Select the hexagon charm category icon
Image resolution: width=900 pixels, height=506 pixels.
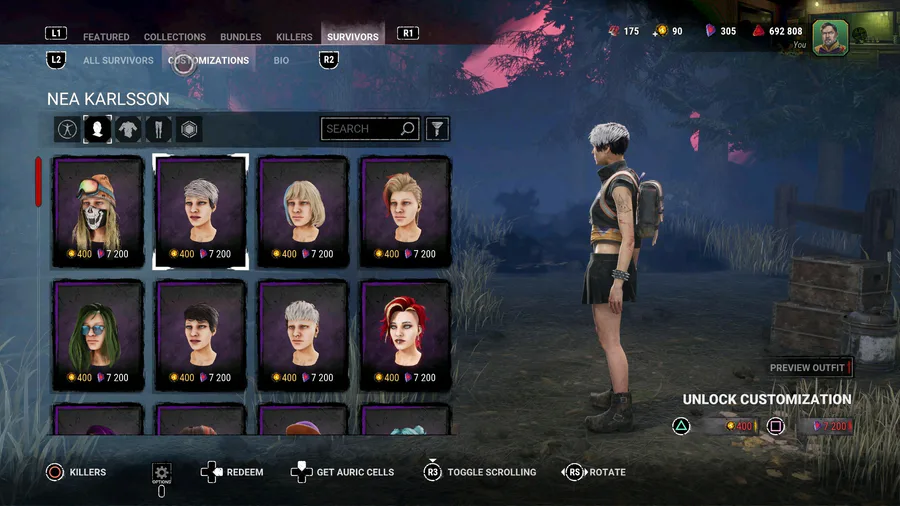point(189,129)
